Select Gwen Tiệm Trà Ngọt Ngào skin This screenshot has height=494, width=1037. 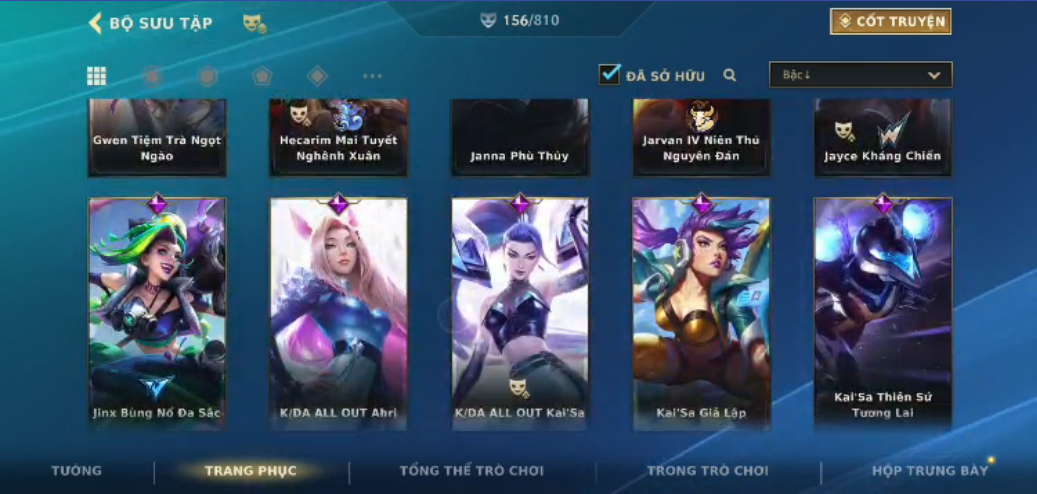(x=157, y=138)
